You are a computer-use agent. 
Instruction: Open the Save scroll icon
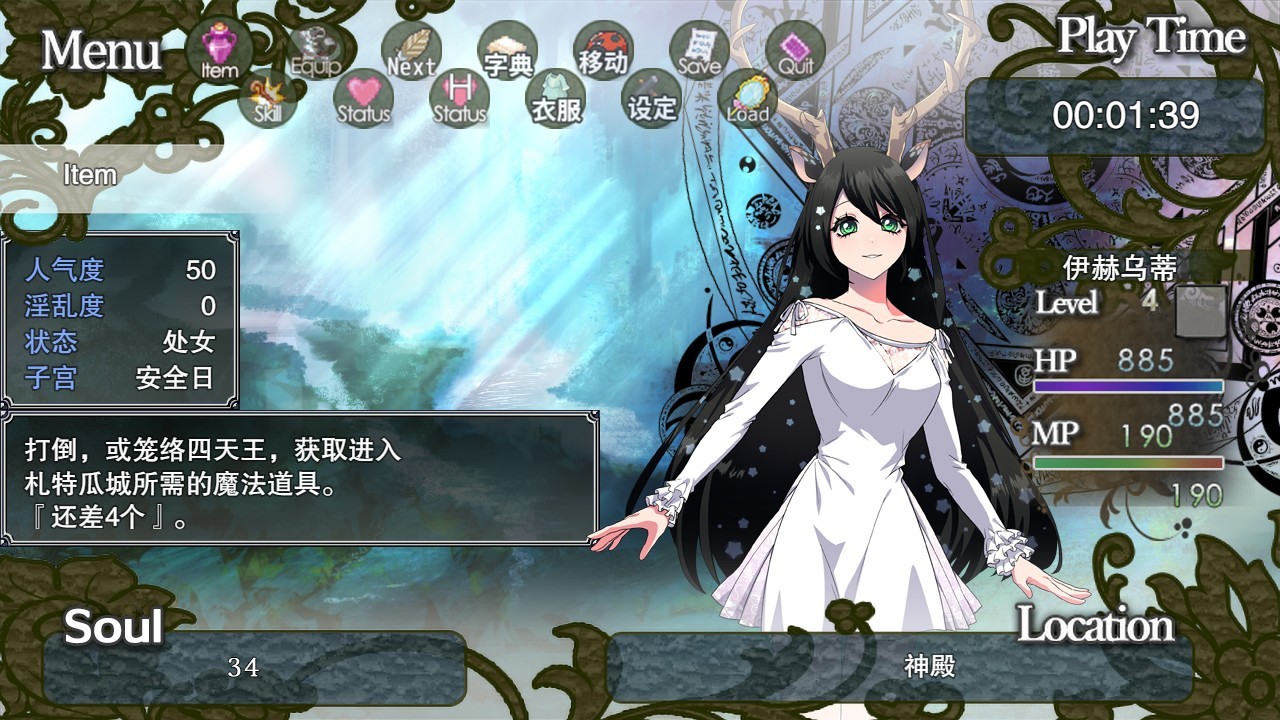tap(699, 50)
